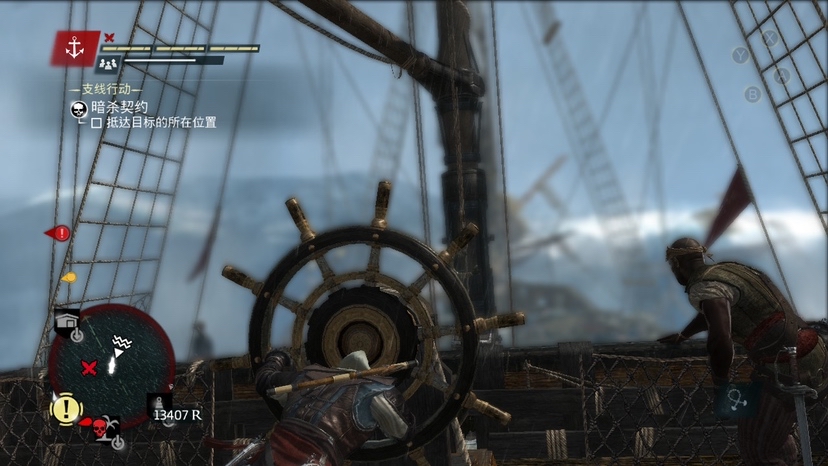This screenshot has width=828, height=466.
Task: Click the red anchor ship emblem
Action: (74, 47)
